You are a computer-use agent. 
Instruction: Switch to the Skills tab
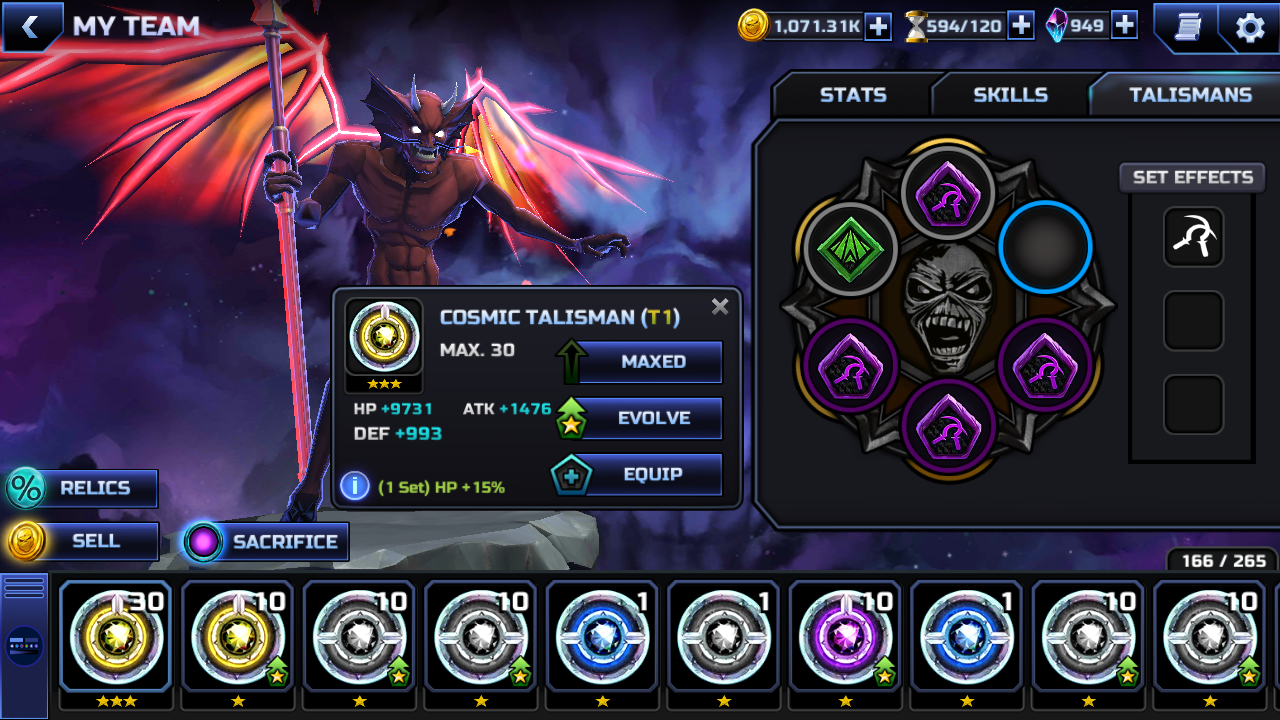click(1010, 95)
